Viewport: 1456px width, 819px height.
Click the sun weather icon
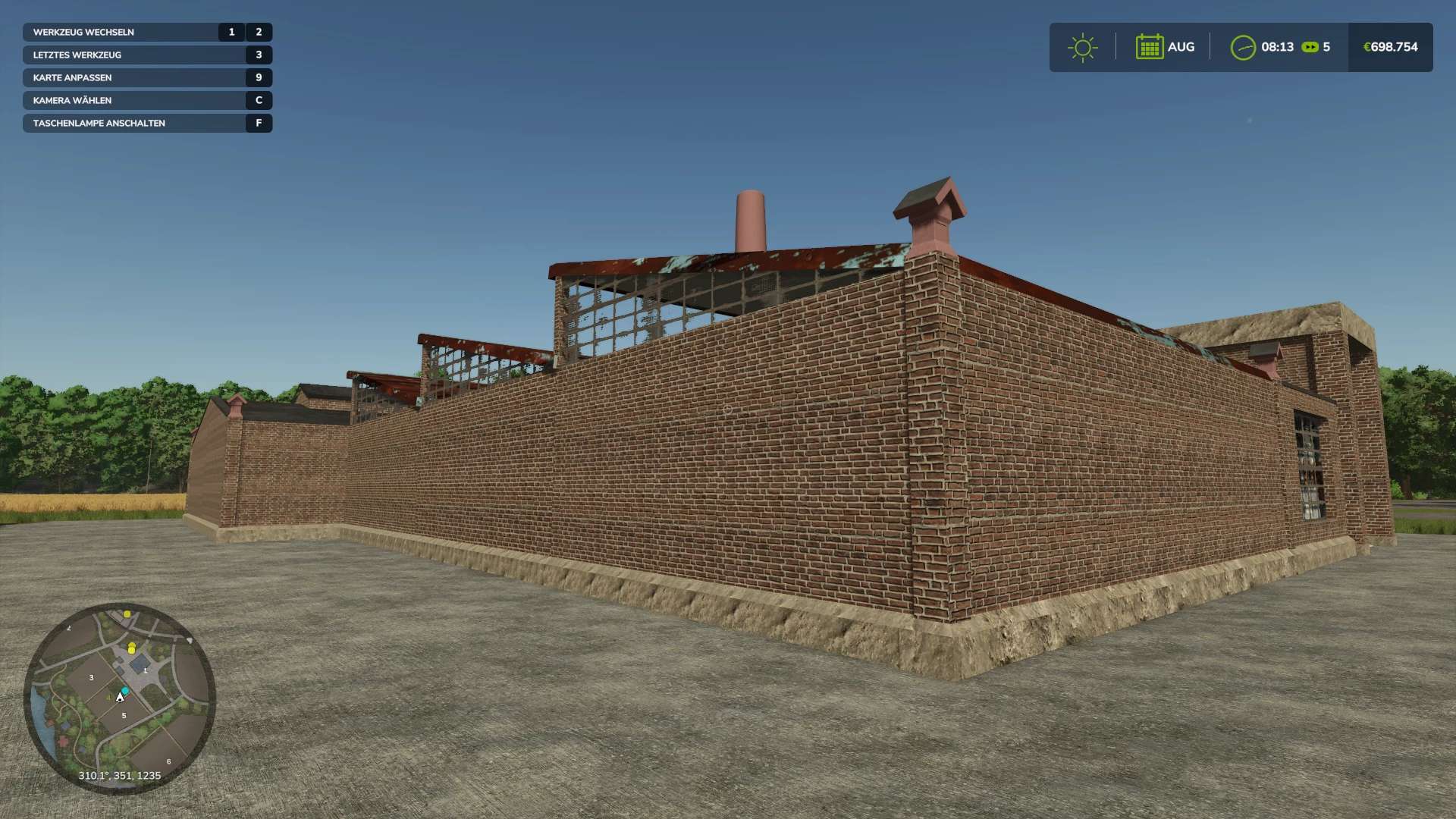pyautogui.click(x=1083, y=47)
